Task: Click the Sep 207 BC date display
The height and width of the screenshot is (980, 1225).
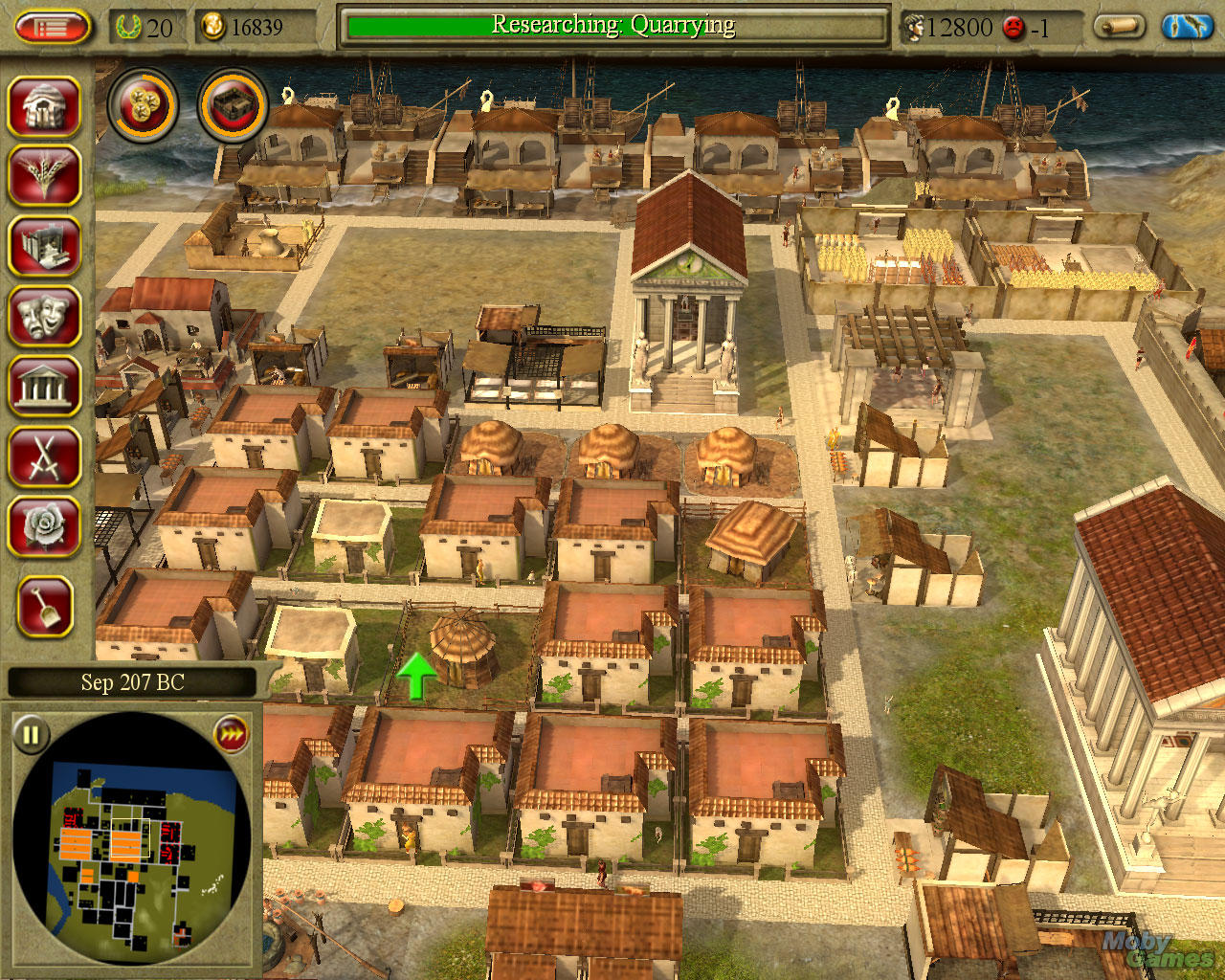Action: [x=134, y=682]
